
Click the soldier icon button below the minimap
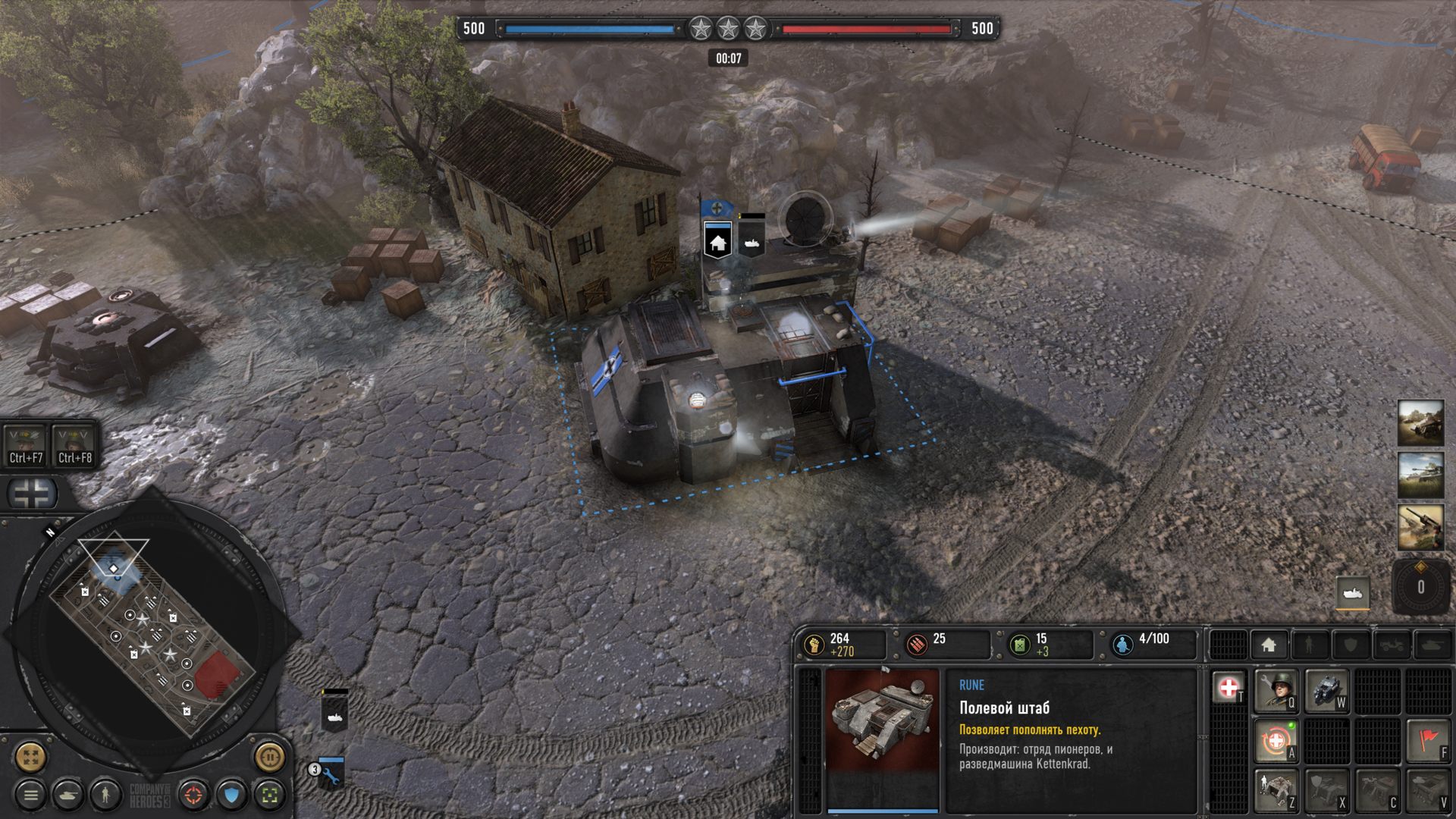click(105, 795)
